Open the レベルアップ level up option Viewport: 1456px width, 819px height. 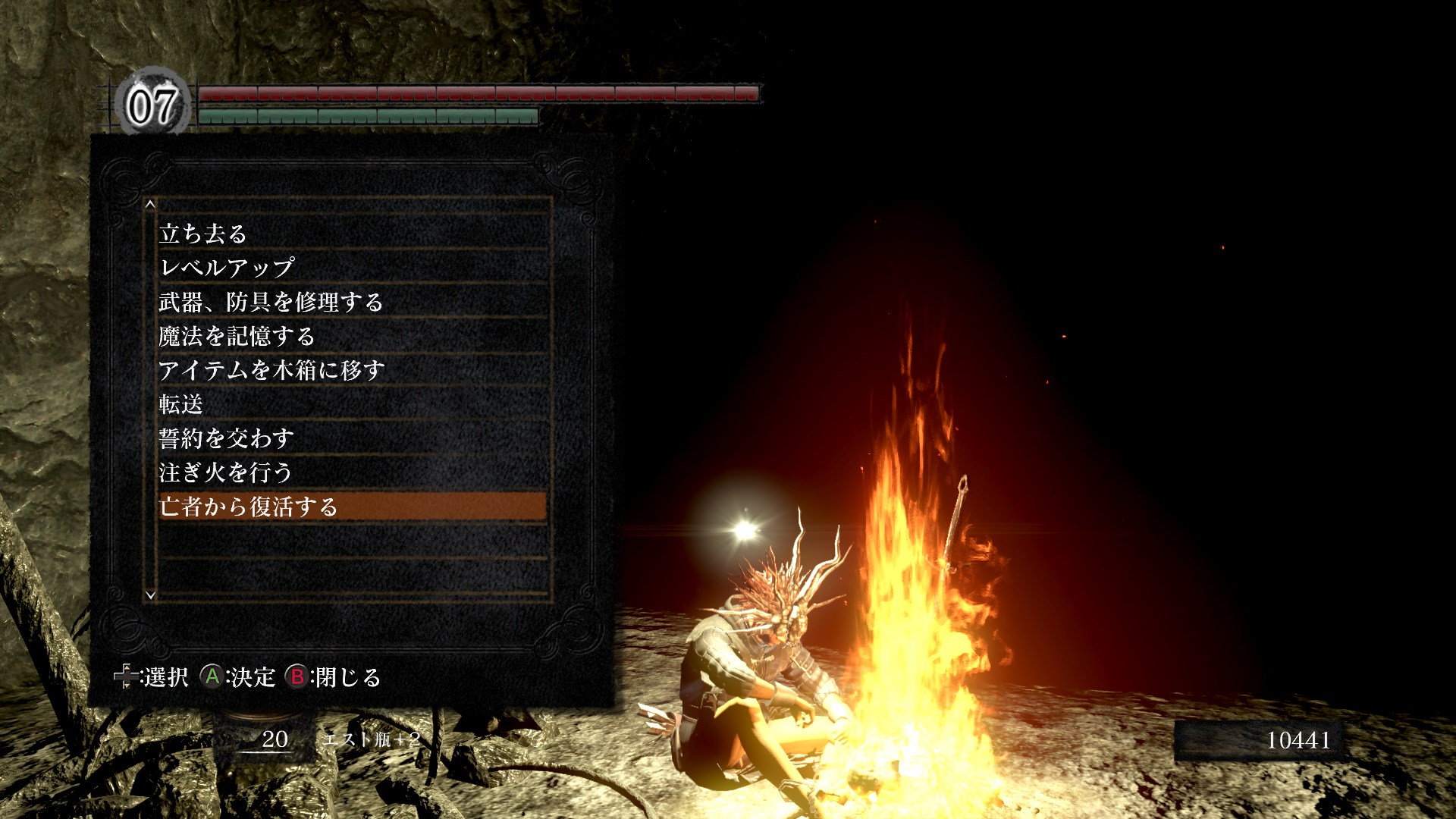tap(226, 268)
